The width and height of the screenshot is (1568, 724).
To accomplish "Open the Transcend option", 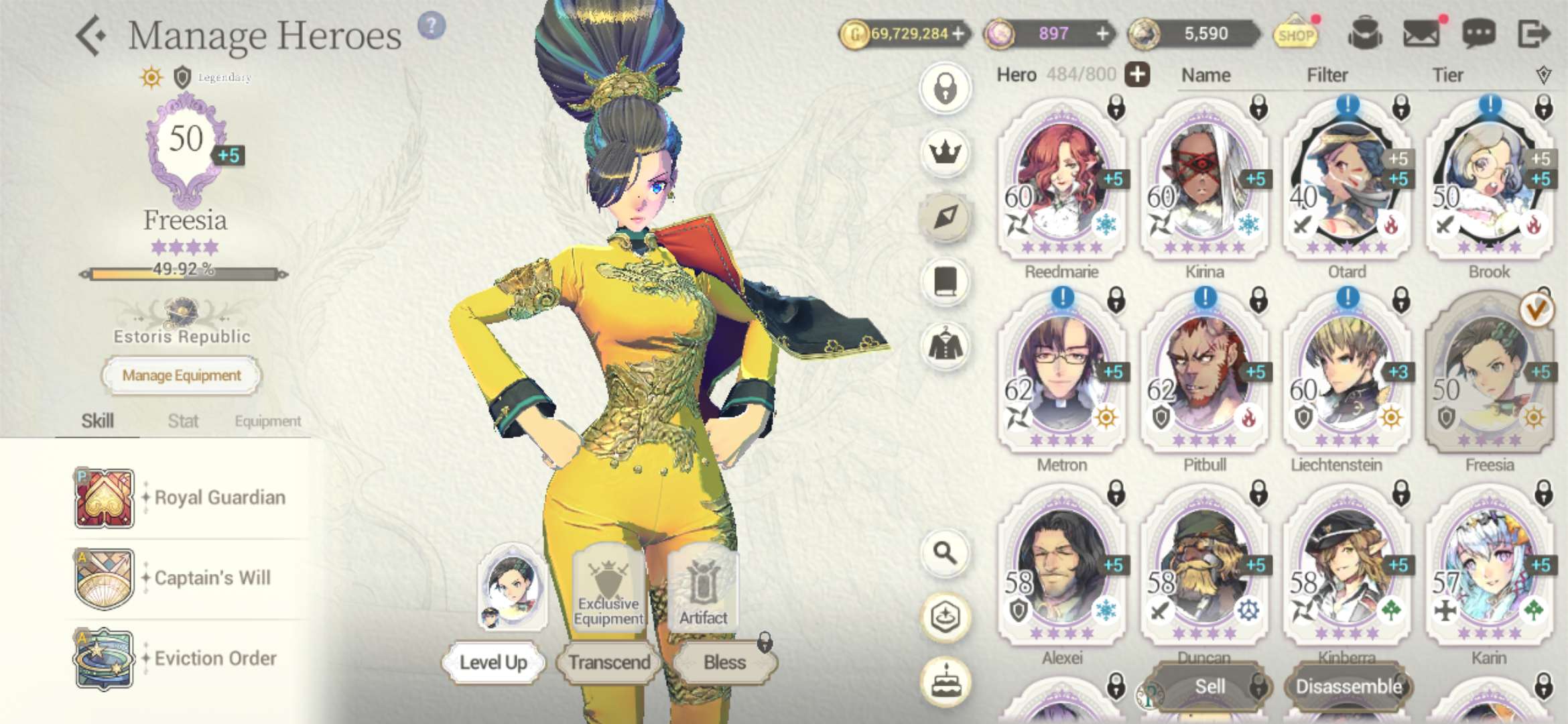I will (x=609, y=662).
